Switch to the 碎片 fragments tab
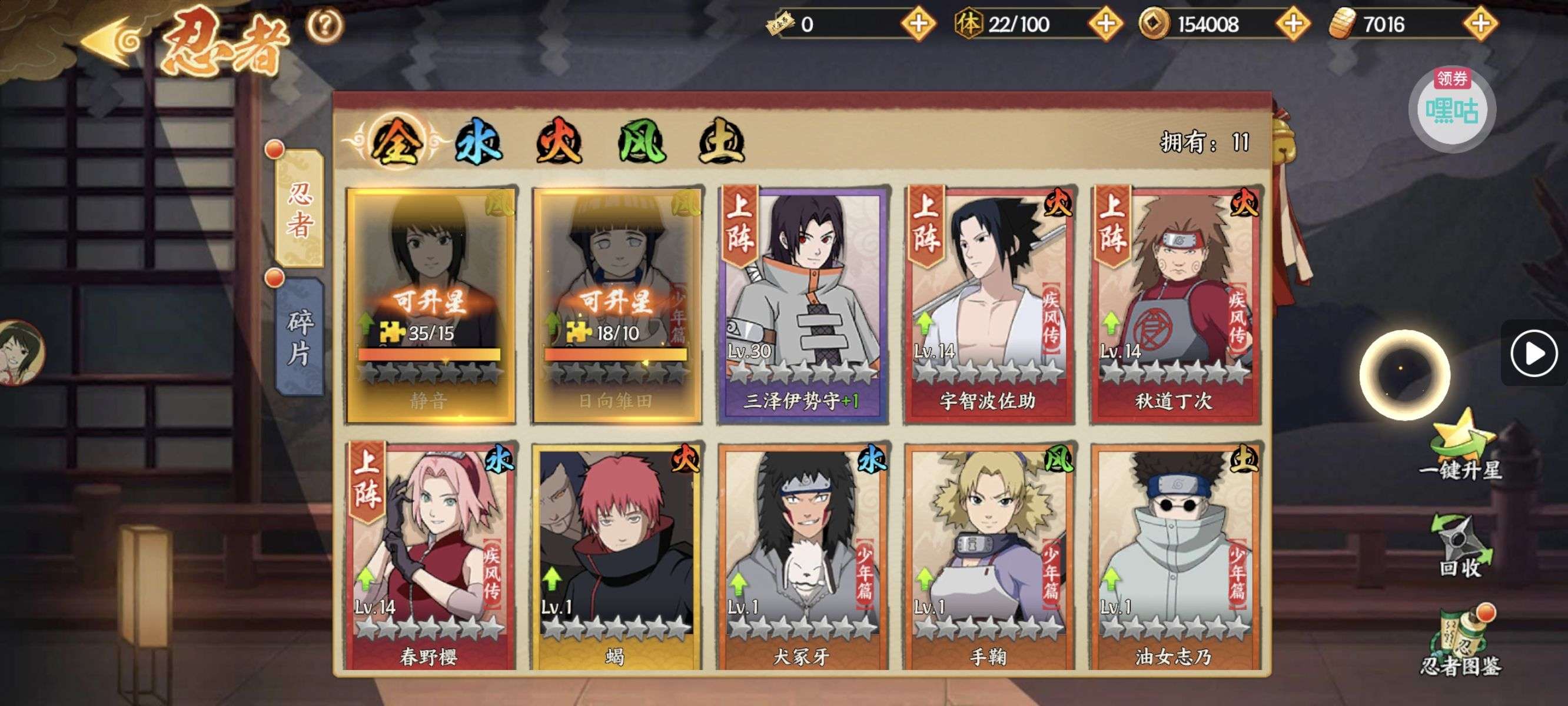Screen dimensions: 1568x706 300,337
